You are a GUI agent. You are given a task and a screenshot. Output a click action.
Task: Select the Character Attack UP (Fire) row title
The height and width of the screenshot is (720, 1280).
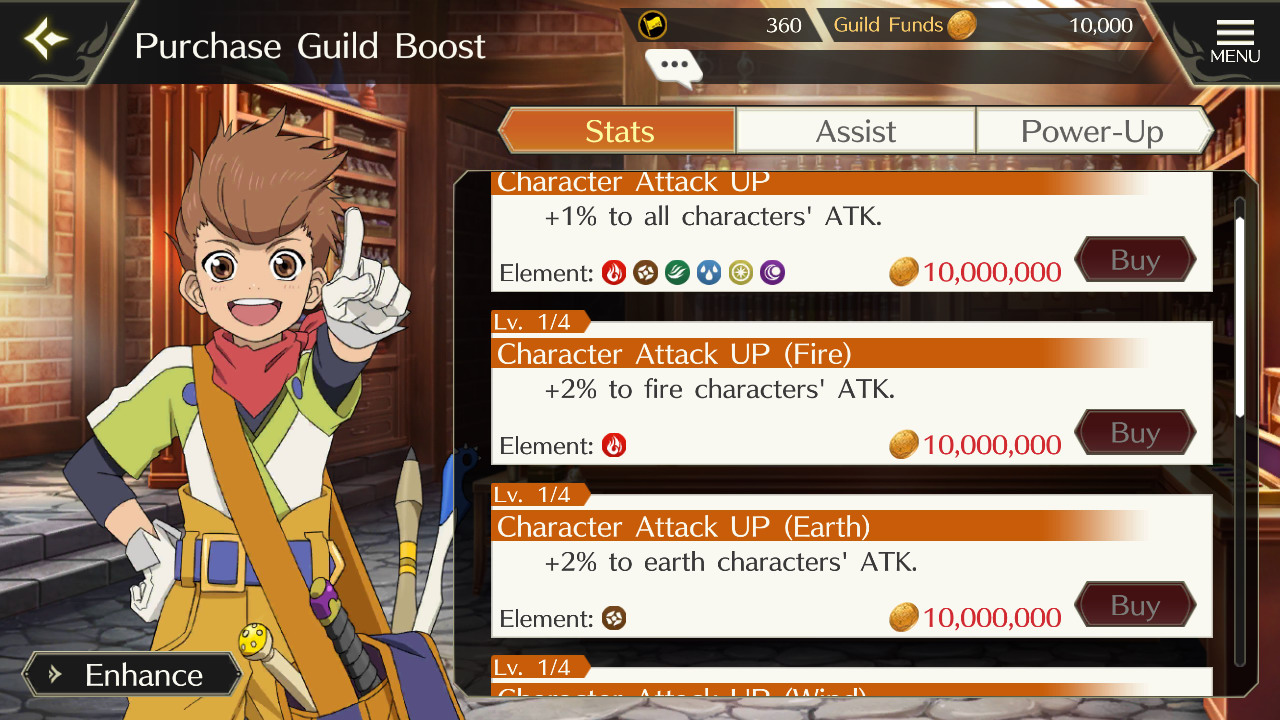coord(674,354)
